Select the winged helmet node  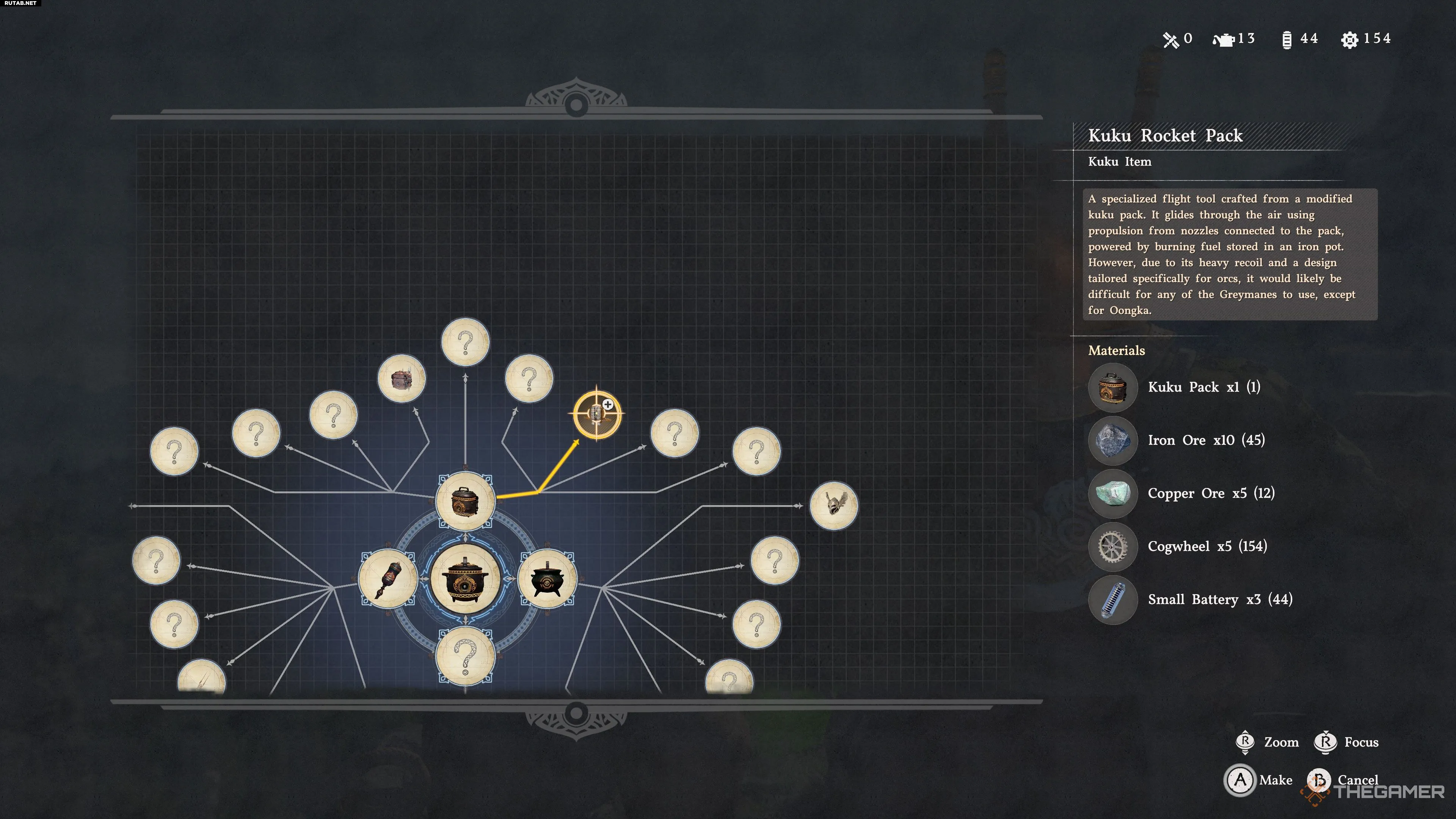click(833, 505)
